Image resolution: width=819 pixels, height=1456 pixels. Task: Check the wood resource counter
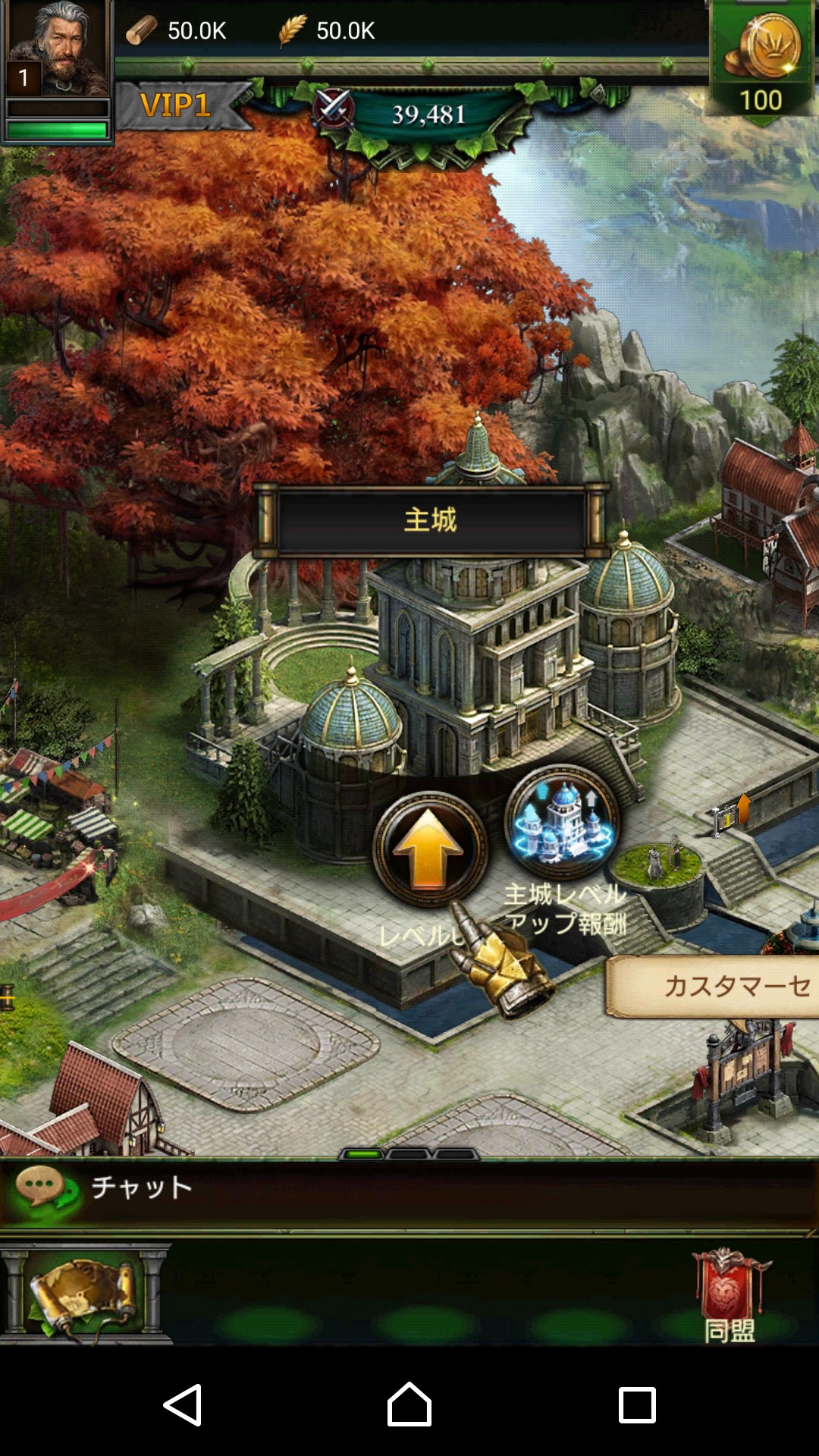coord(177,30)
